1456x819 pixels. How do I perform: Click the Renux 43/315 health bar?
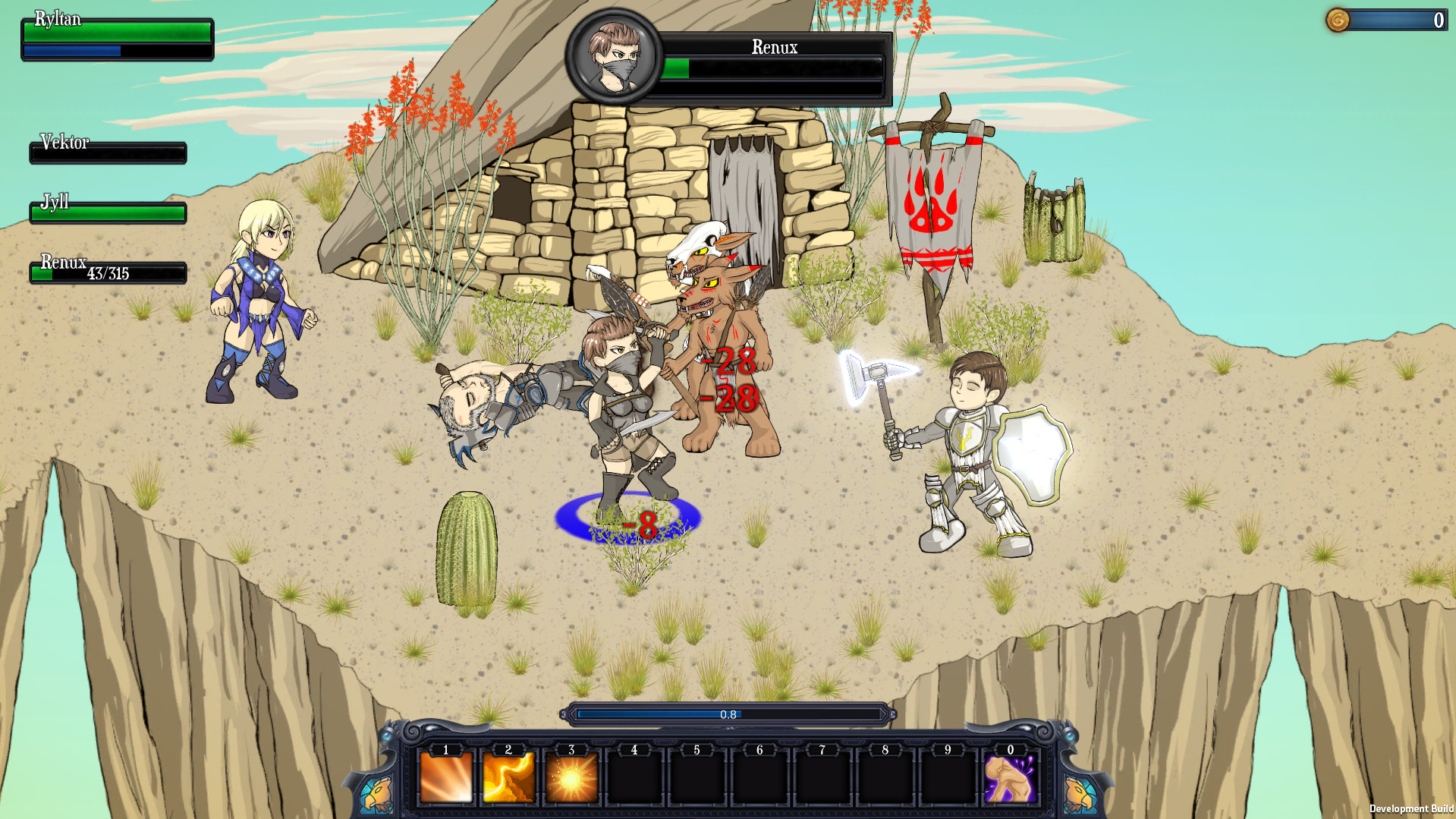coord(107,272)
